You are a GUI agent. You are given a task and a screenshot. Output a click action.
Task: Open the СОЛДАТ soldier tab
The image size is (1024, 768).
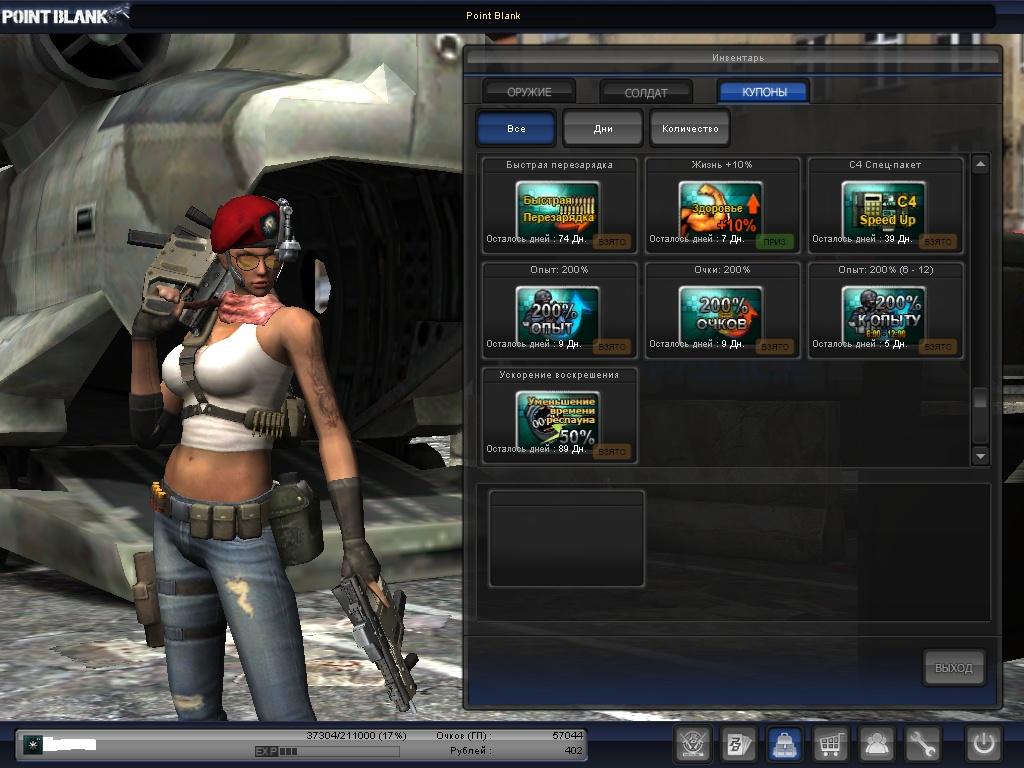[646, 92]
